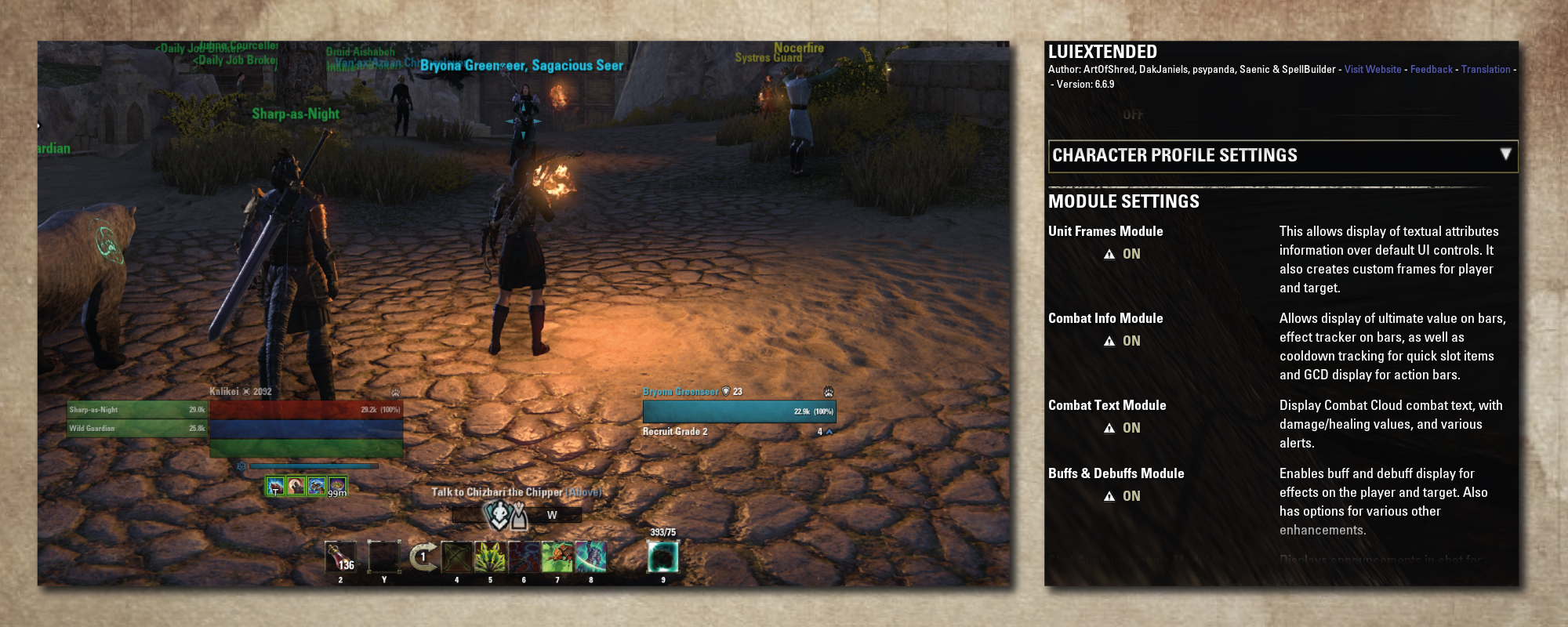The height and width of the screenshot is (627, 1568).
Task: Select the Wild Guardian group frame
Action: 137,429
